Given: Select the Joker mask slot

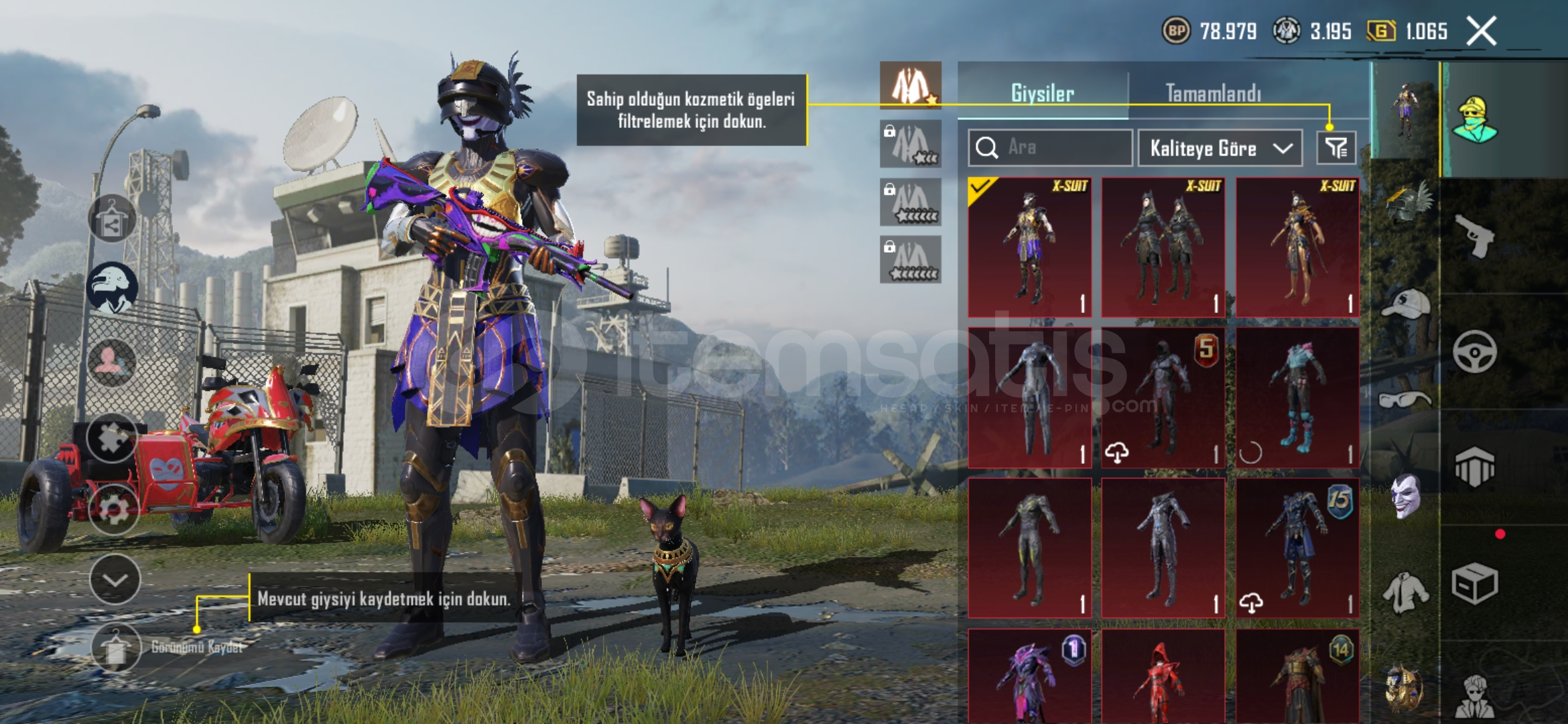Looking at the screenshot, I should coord(1405,496).
